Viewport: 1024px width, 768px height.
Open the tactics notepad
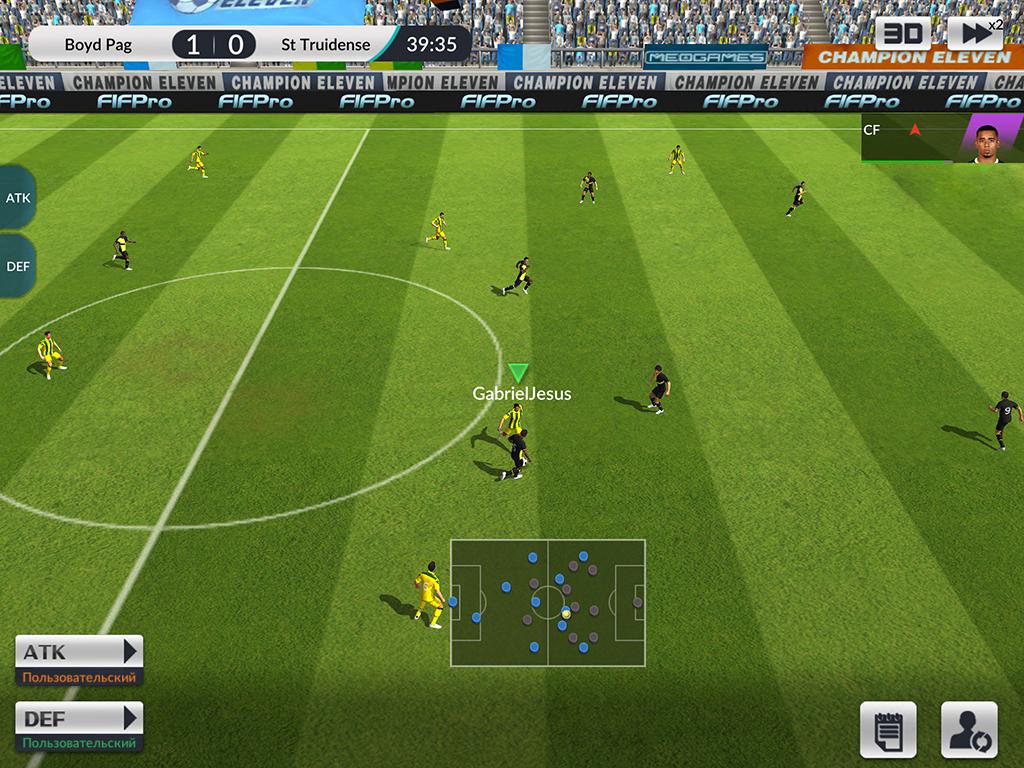(x=888, y=729)
